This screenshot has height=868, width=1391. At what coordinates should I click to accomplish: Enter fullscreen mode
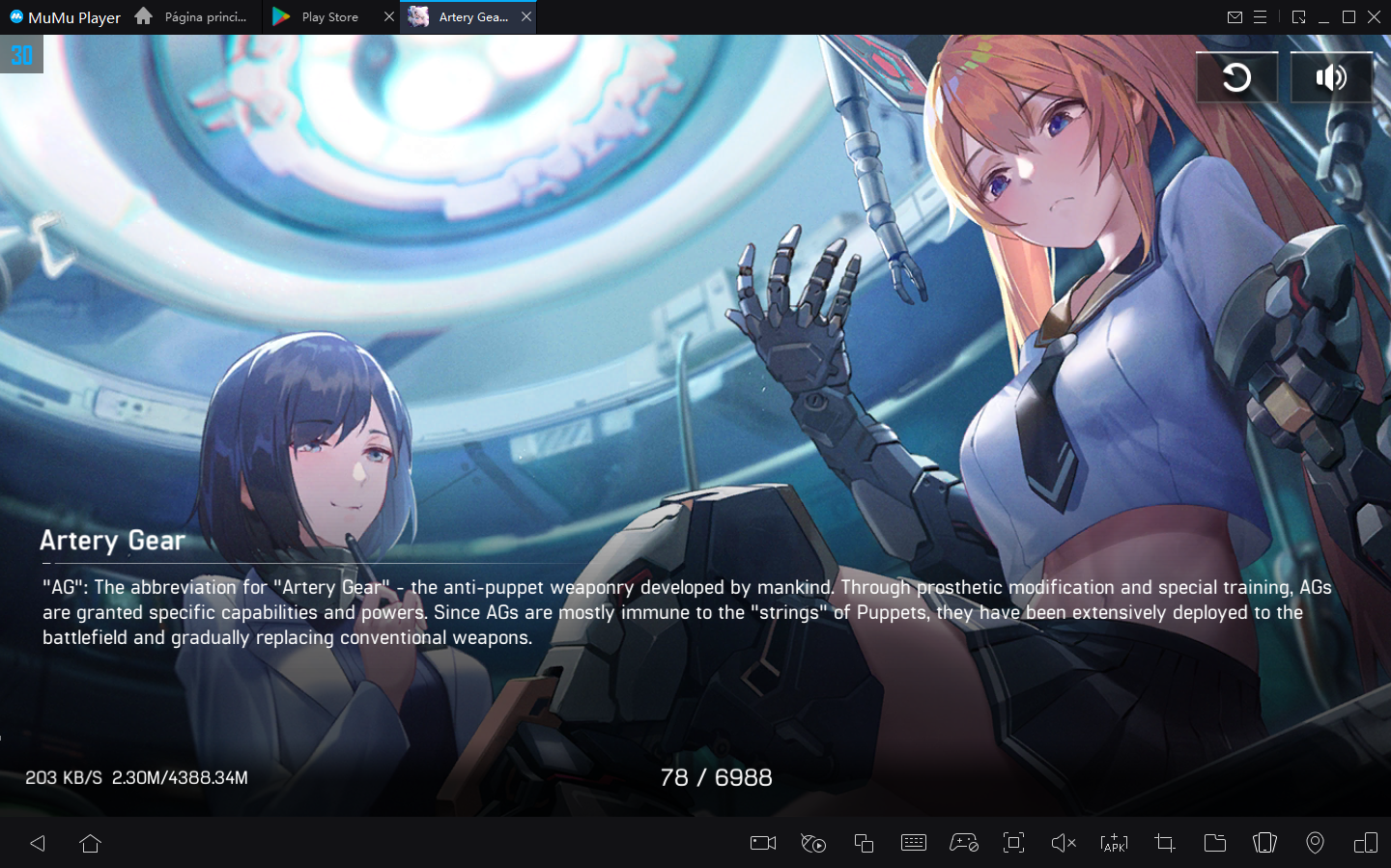tap(1013, 843)
